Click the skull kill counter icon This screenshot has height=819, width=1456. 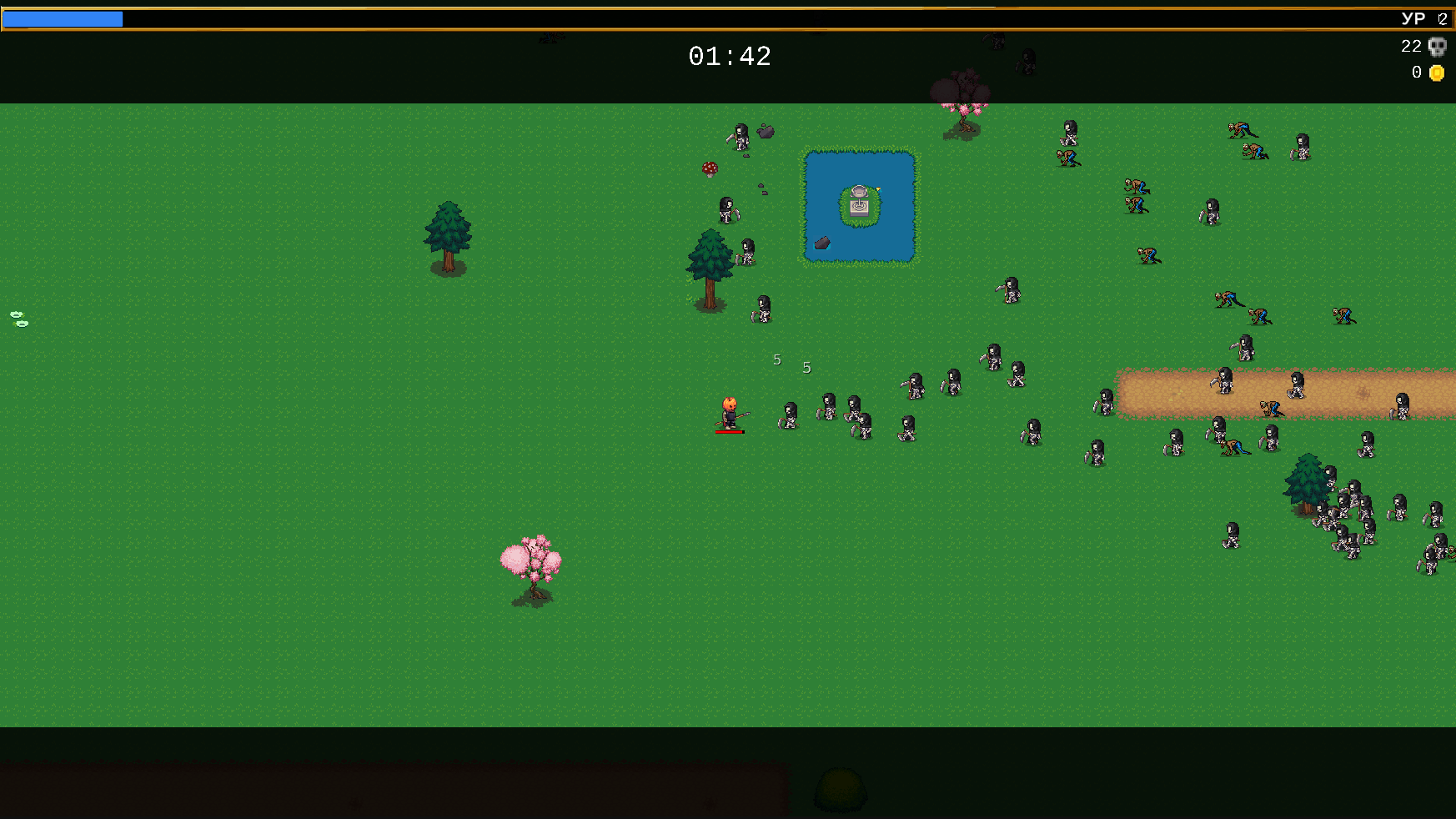coord(1438,47)
